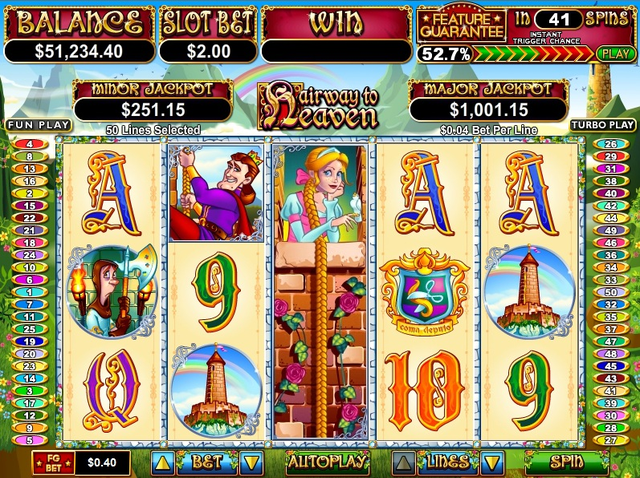640x478 pixels.
Task: Select payline number 5 marker
Action: click(29, 440)
